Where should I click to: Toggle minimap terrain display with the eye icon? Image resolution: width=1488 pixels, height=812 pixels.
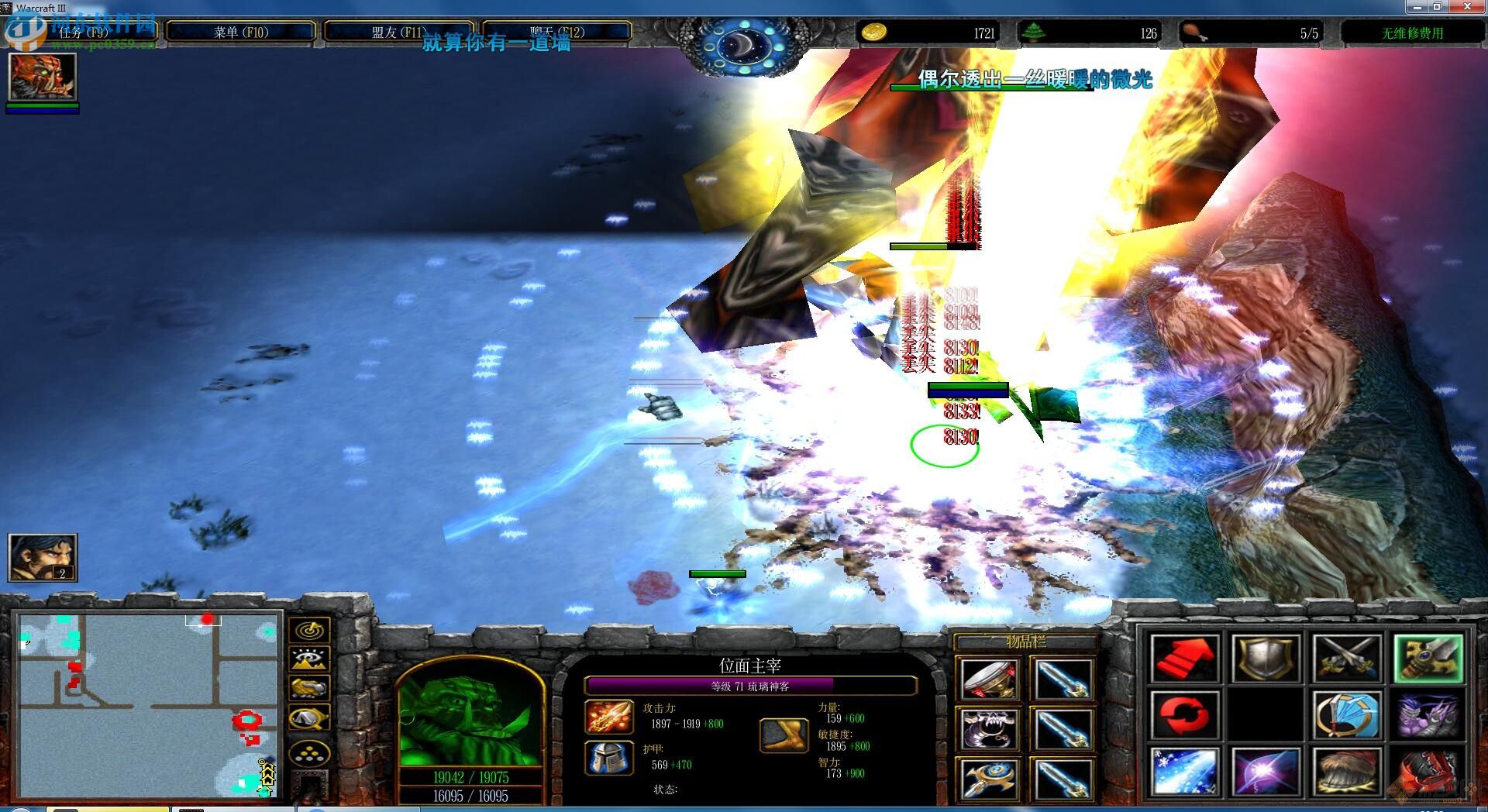click(x=309, y=659)
